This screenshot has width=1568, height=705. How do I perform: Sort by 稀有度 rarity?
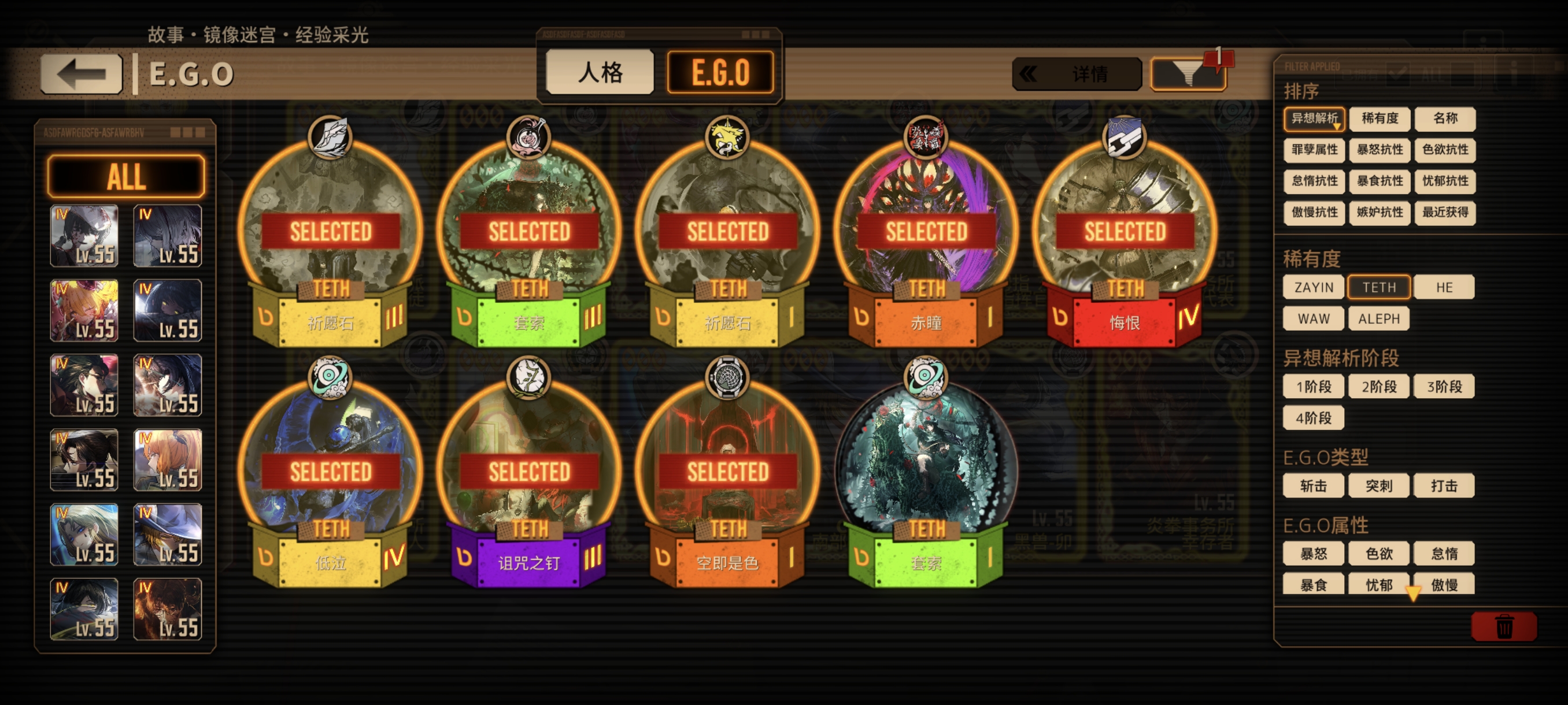(1380, 118)
